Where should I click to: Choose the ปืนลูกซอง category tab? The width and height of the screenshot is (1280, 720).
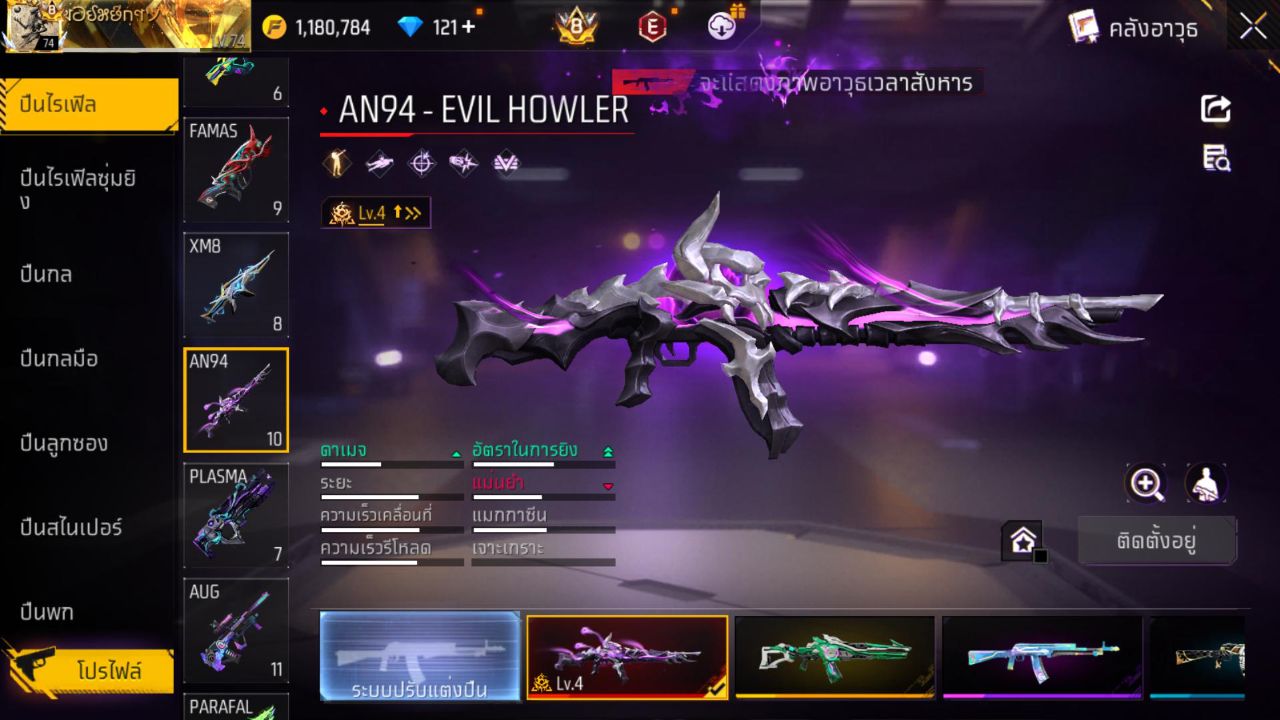click(64, 443)
